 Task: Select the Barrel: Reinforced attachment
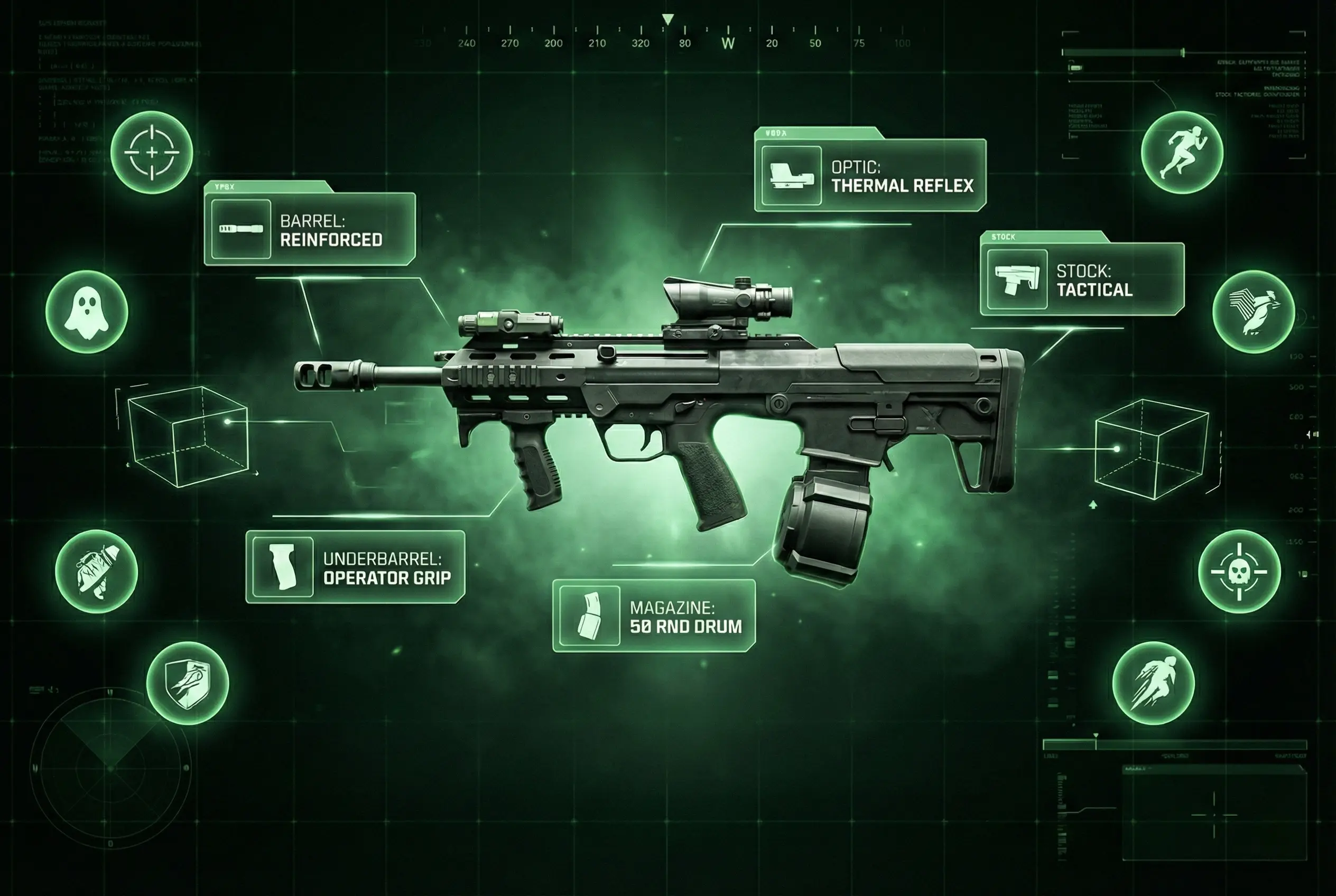(x=309, y=229)
